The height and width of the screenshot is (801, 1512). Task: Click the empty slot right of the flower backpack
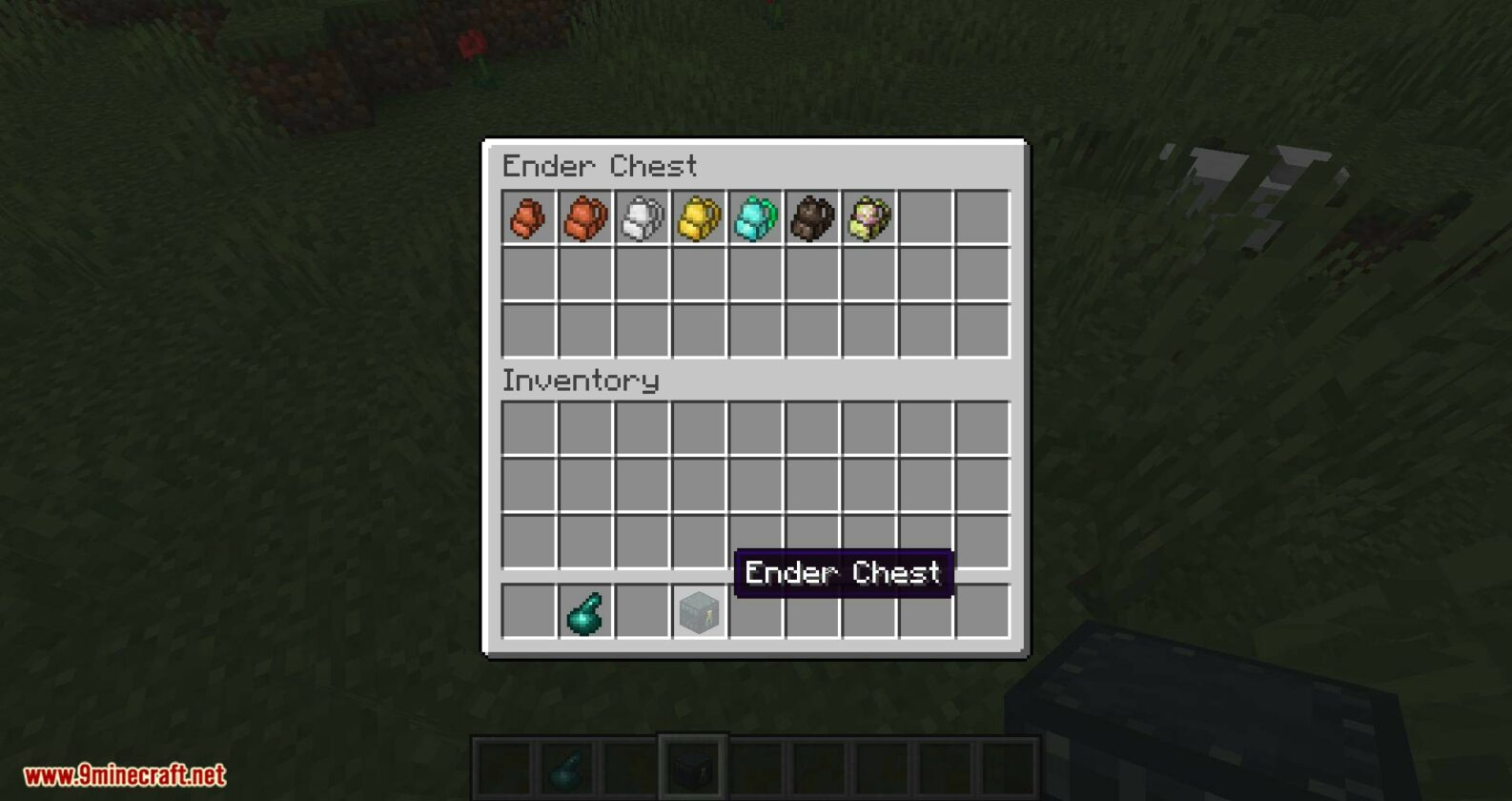click(927, 219)
